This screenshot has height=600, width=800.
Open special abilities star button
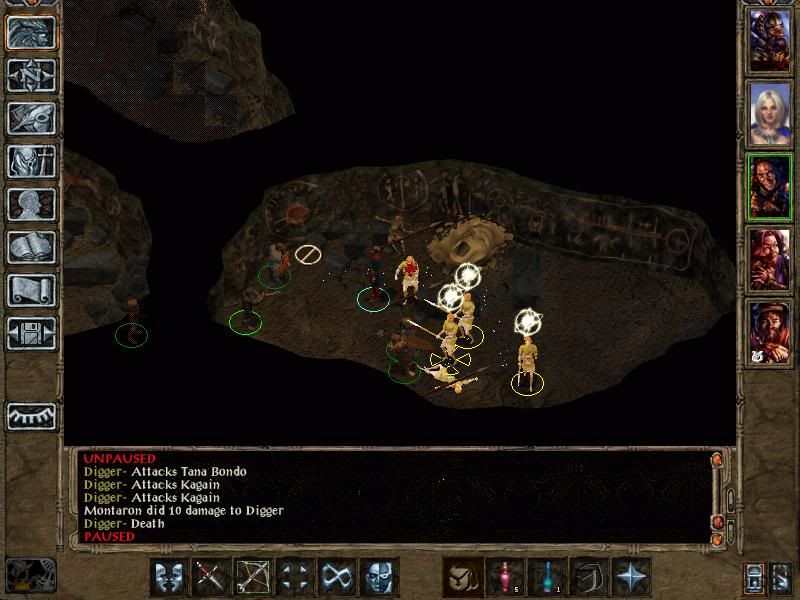coord(632,578)
